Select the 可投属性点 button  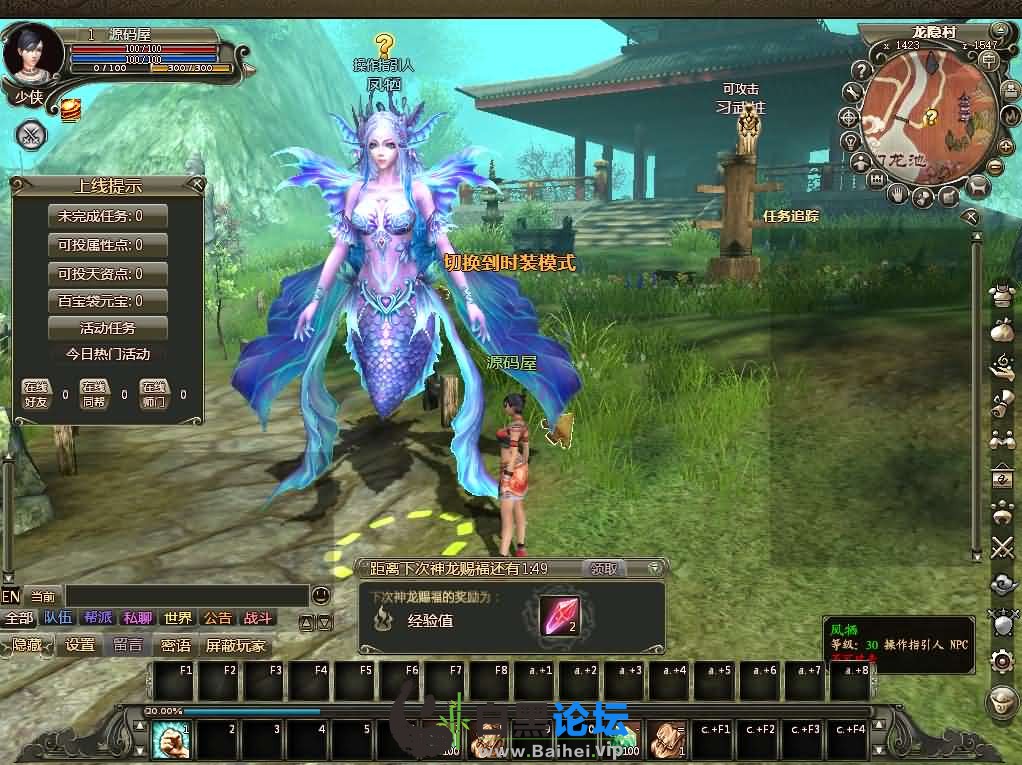(108, 245)
